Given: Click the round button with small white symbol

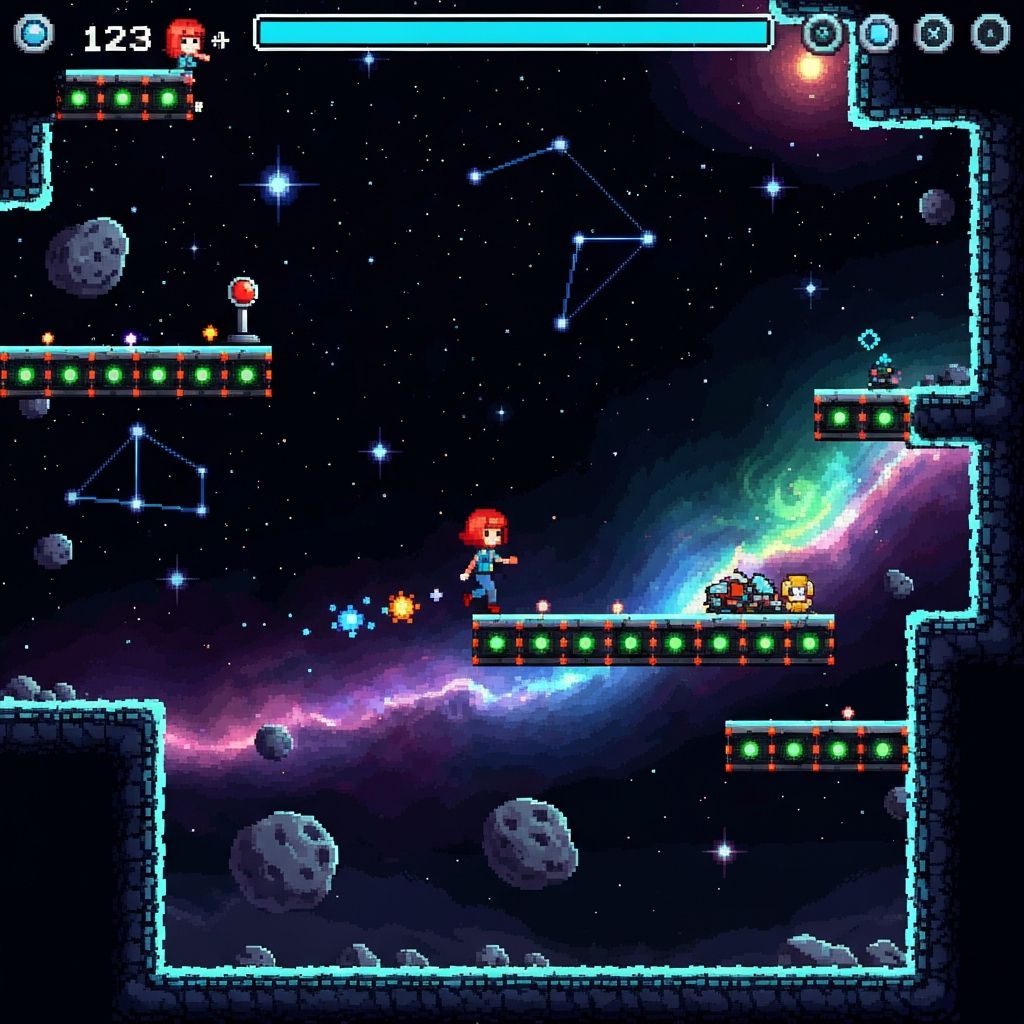Looking at the screenshot, I should [x=990, y=33].
